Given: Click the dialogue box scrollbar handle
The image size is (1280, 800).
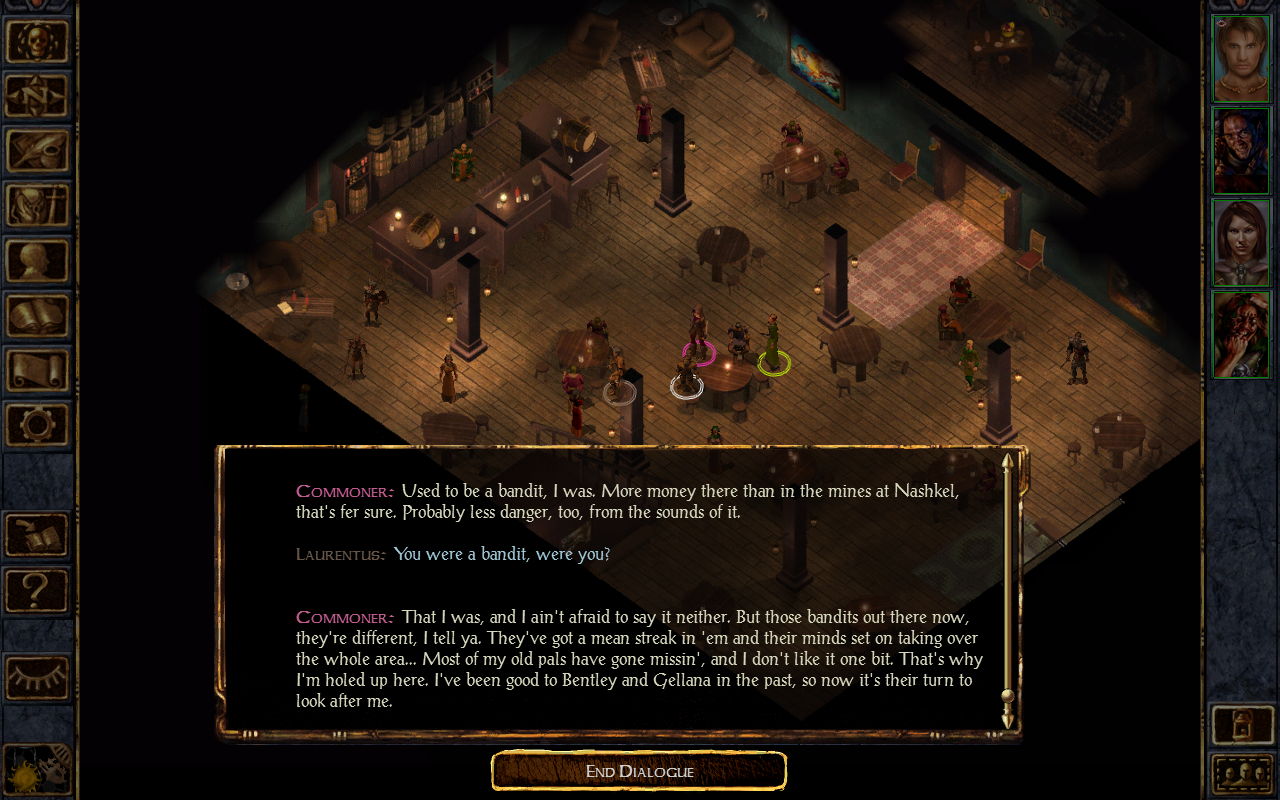Looking at the screenshot, I should (1007, 696).
